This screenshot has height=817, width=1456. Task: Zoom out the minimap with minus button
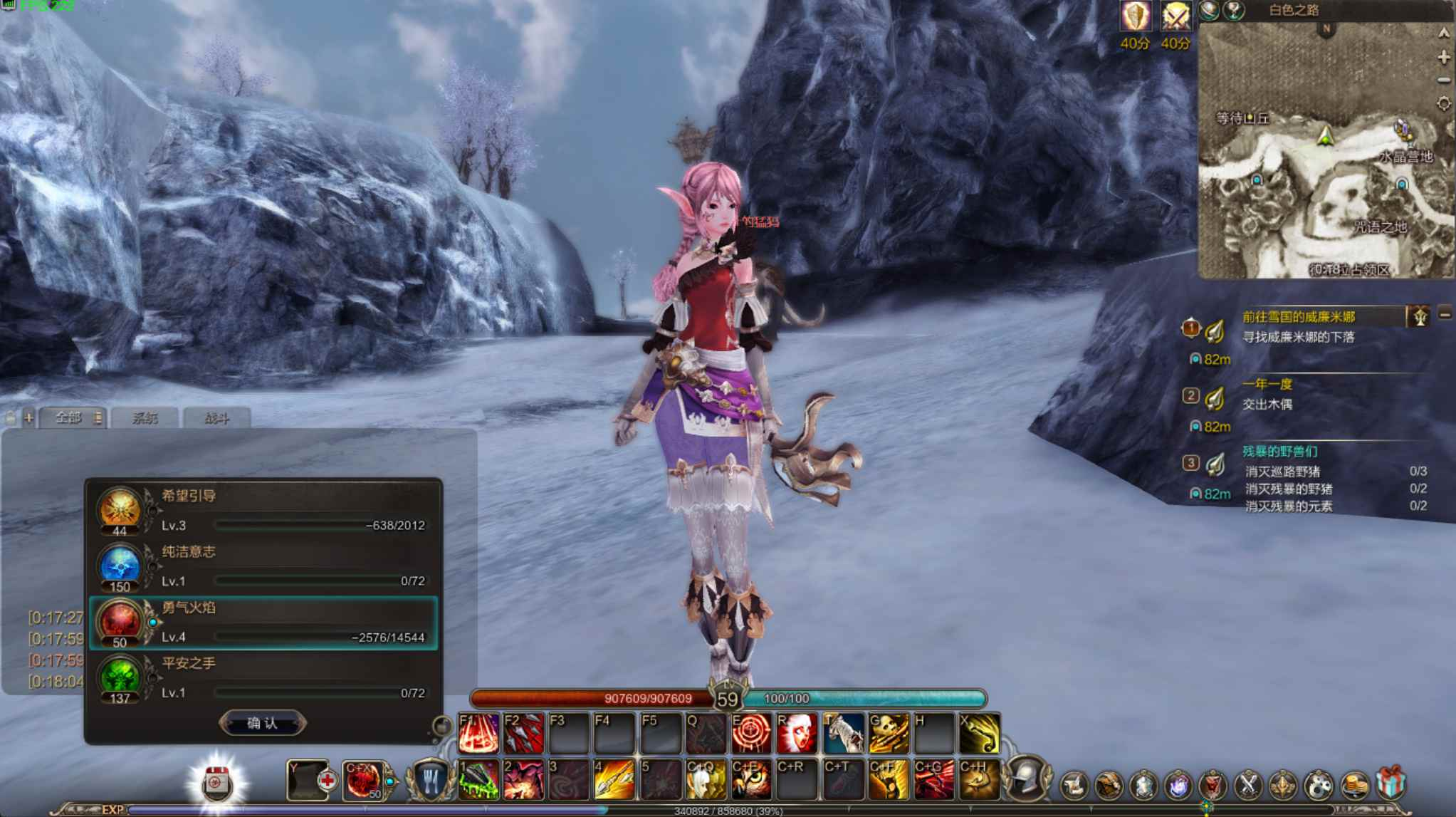(1444, 80)
